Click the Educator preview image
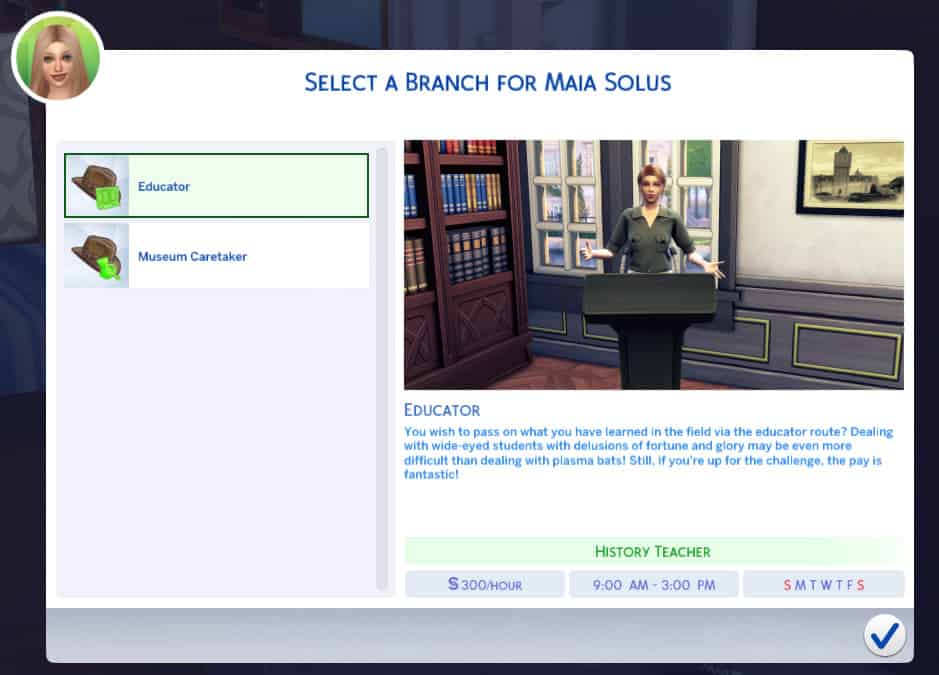The width and height of the screenshot is (939, 675). pyautogui.click(x=653, y=264)
